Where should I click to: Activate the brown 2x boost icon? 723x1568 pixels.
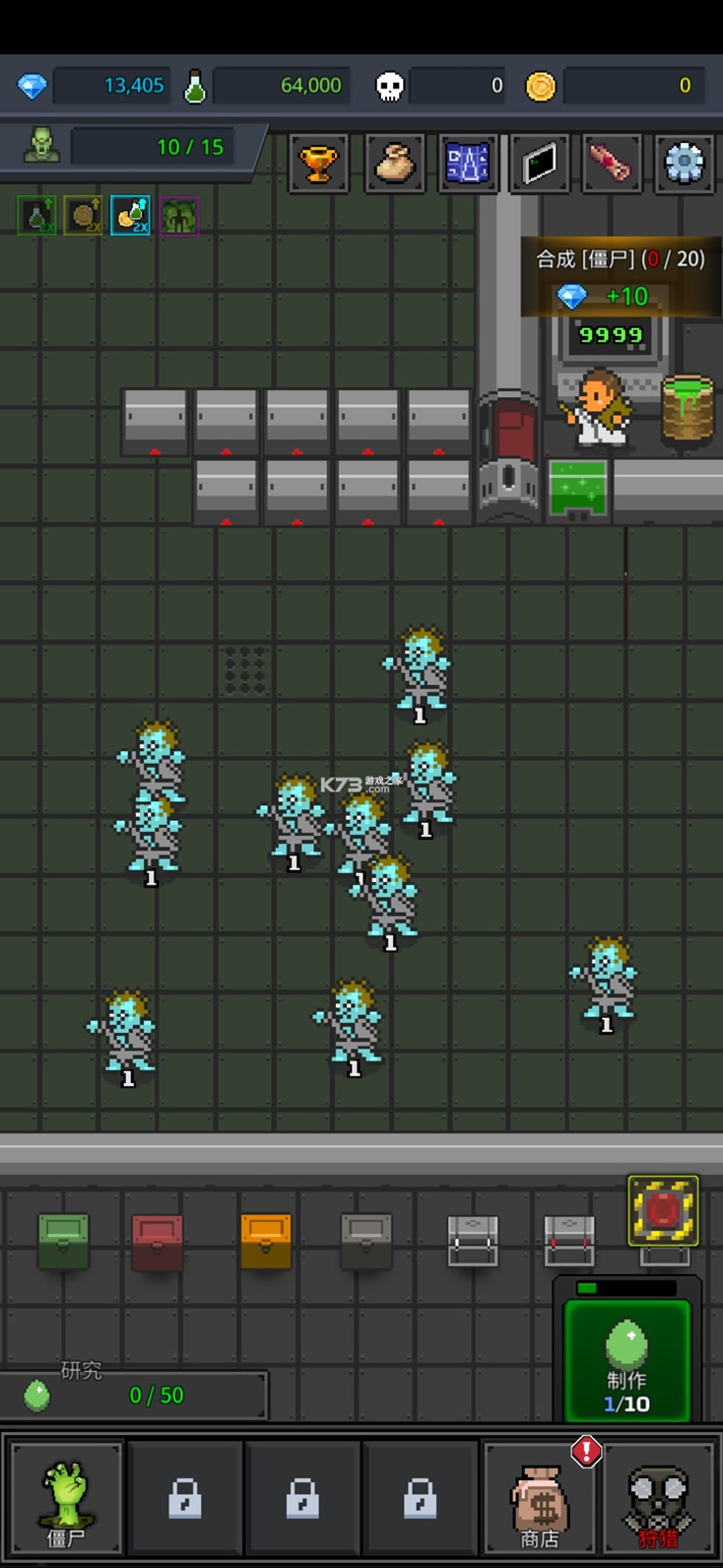pos(84,216)
